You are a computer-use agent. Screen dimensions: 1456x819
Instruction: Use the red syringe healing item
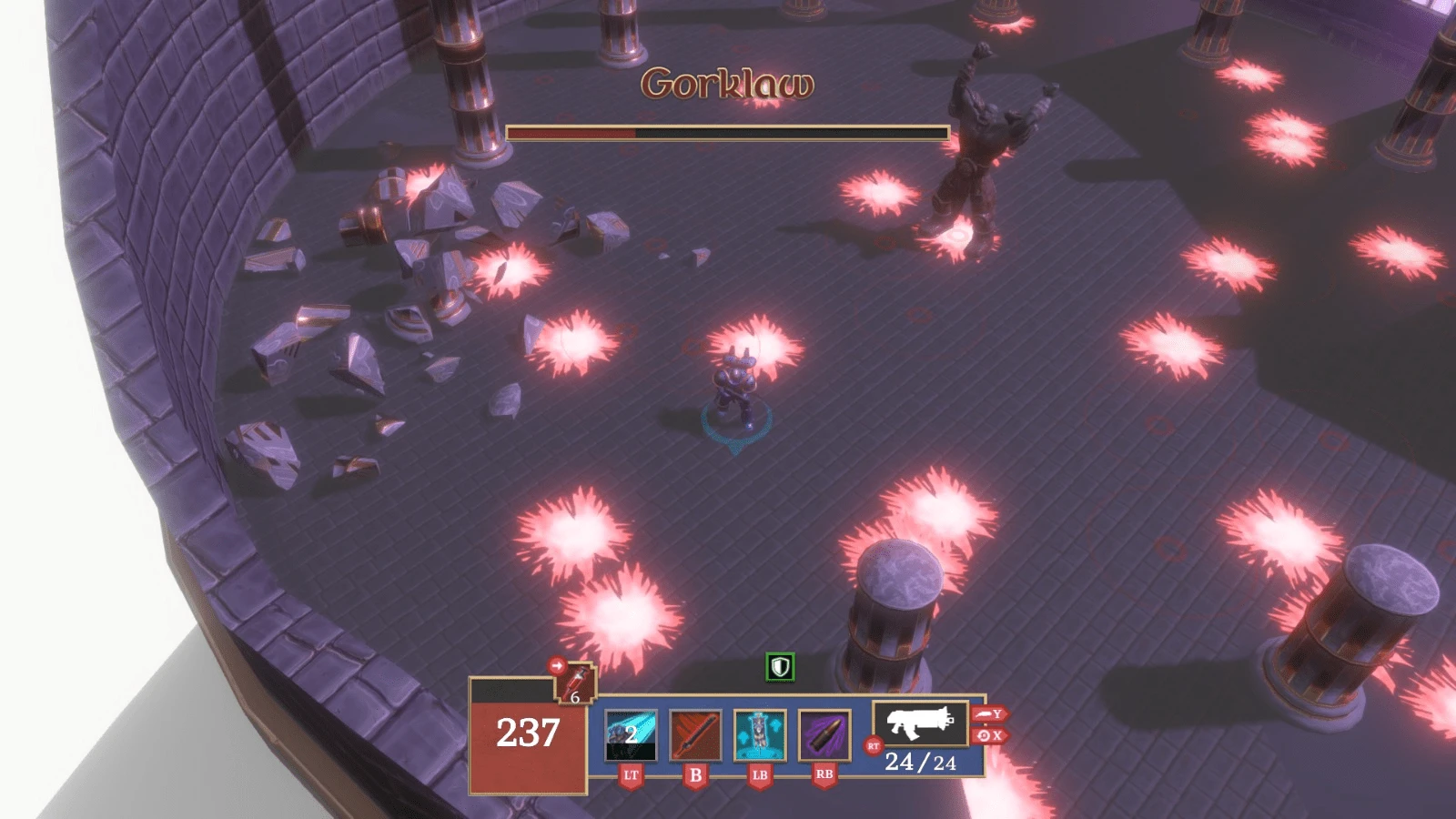[x=577, y=684]
